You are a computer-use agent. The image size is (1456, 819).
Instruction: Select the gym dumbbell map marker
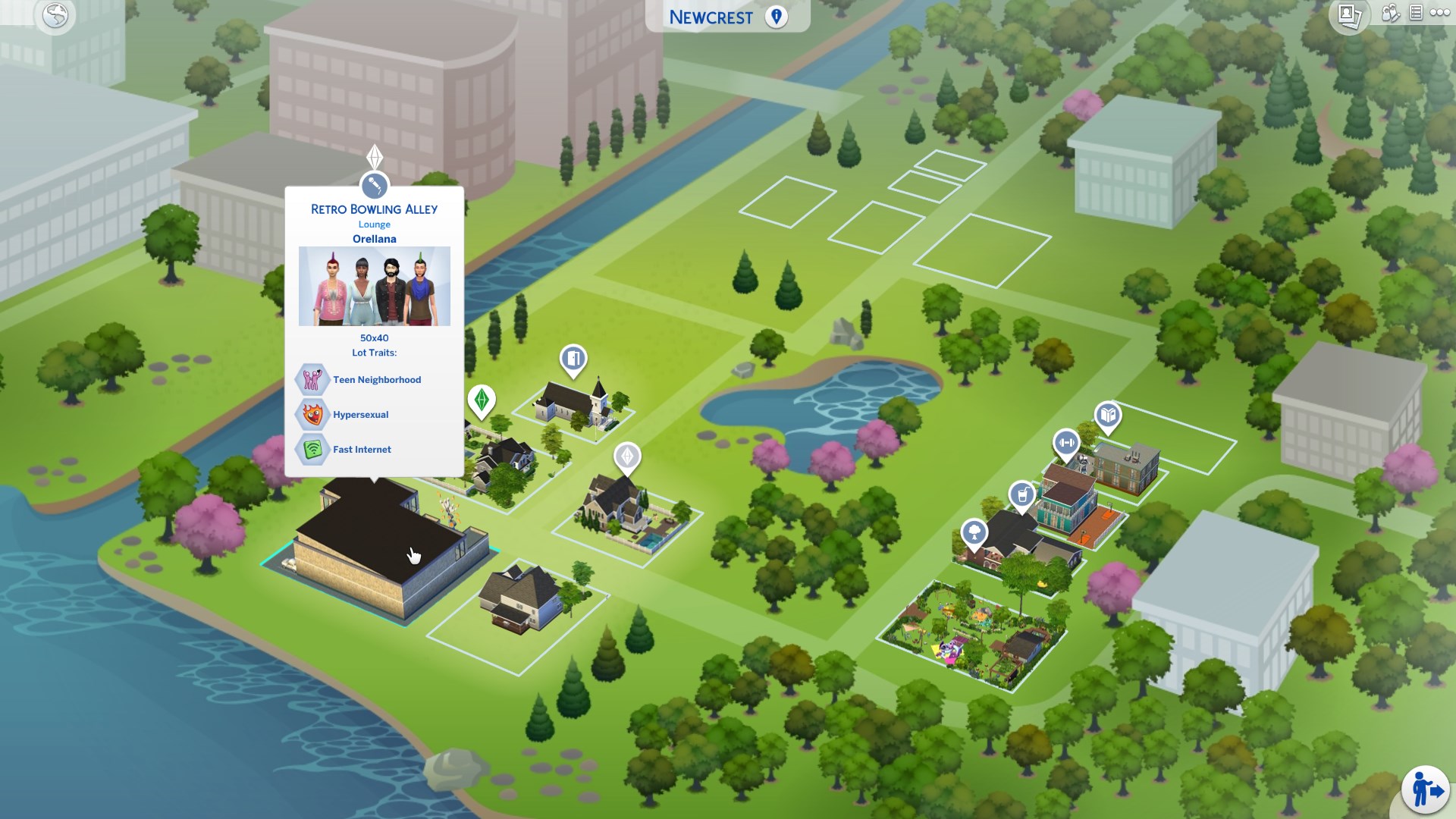[x=1066, y=443]
